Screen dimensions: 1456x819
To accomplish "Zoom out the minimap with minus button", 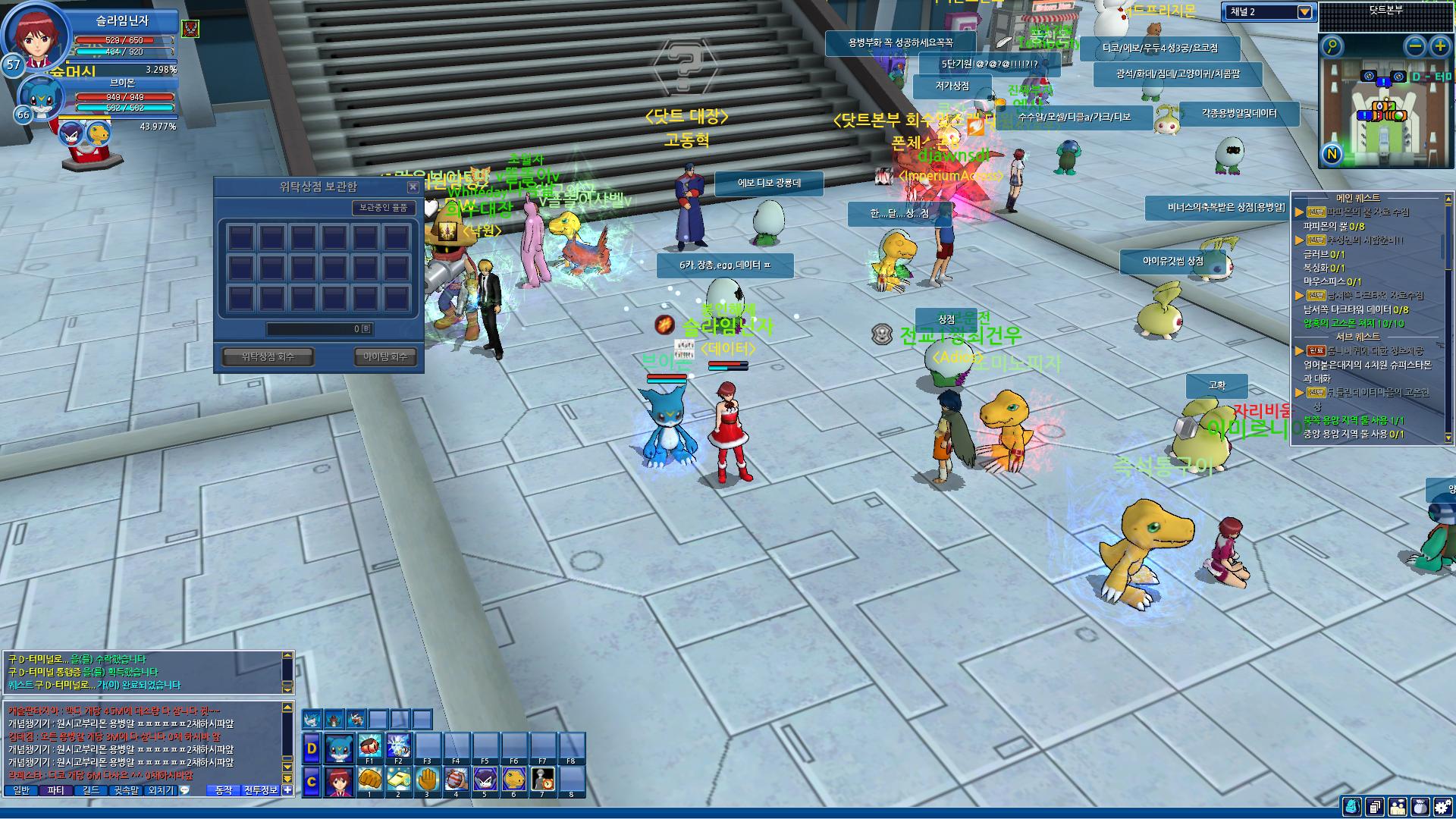I will (1415, 46).
